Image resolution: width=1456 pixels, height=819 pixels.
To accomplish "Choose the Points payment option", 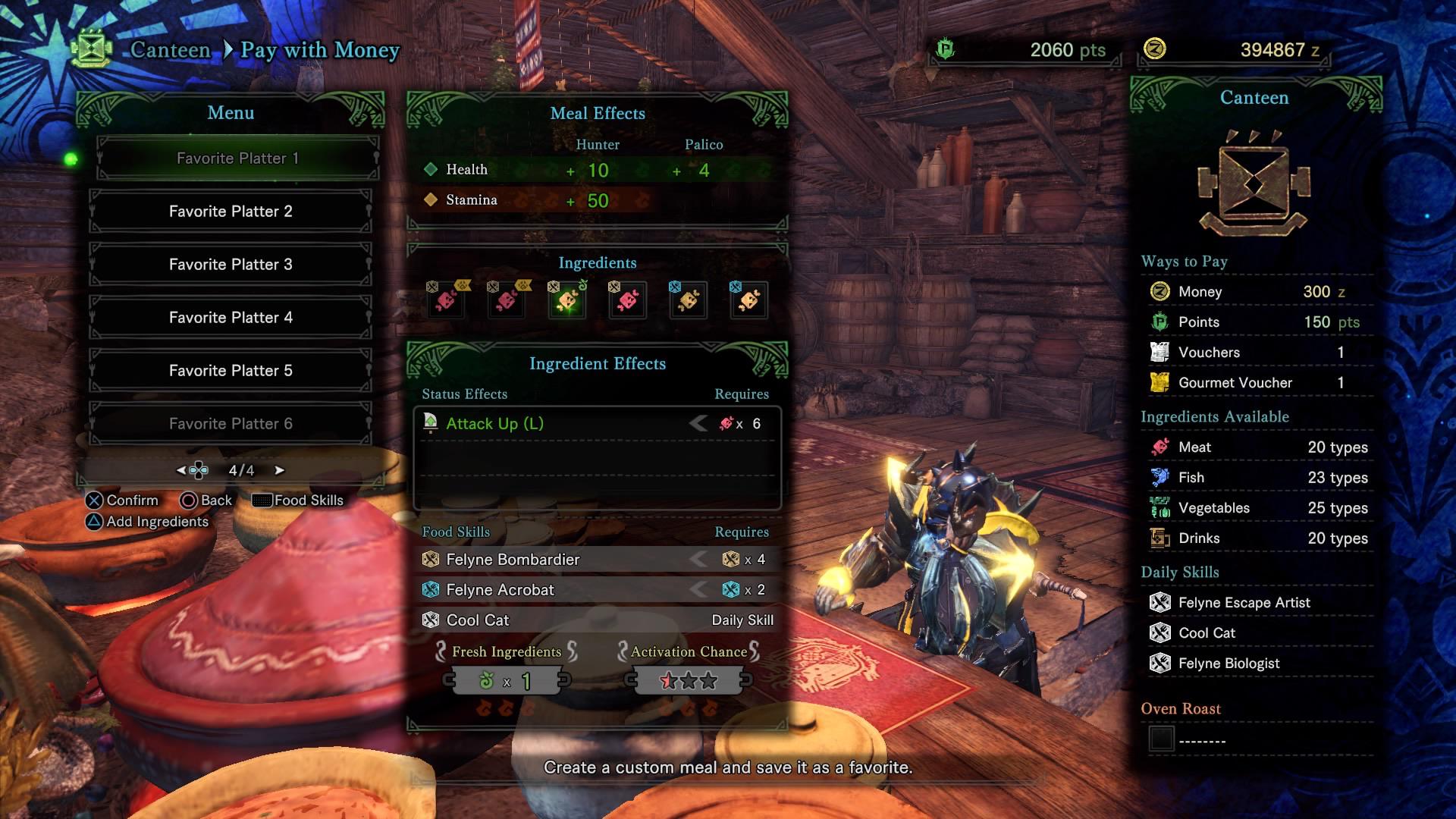I will point(1256,322).
